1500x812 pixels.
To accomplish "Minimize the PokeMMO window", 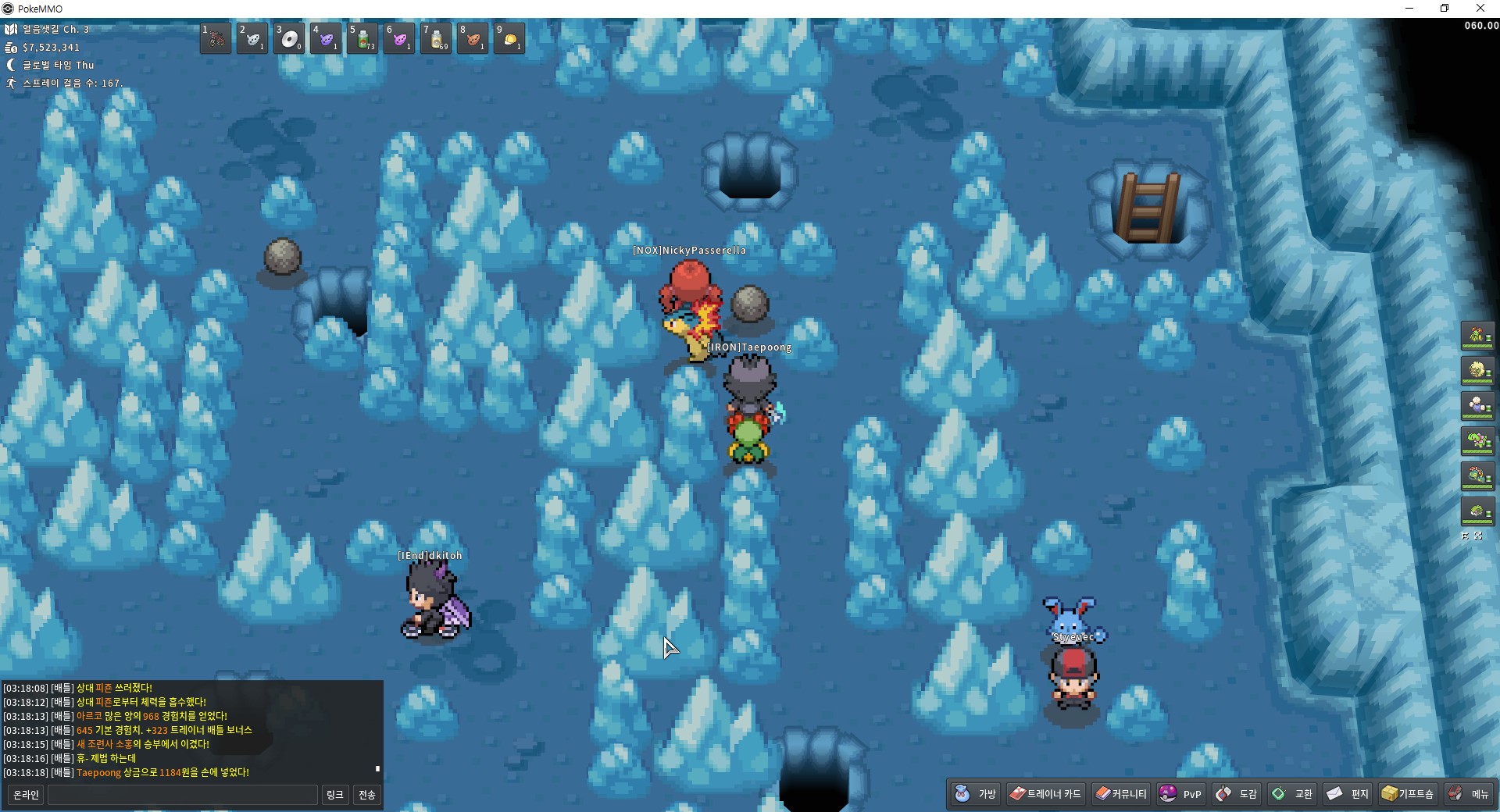I will click(1409, 9).
